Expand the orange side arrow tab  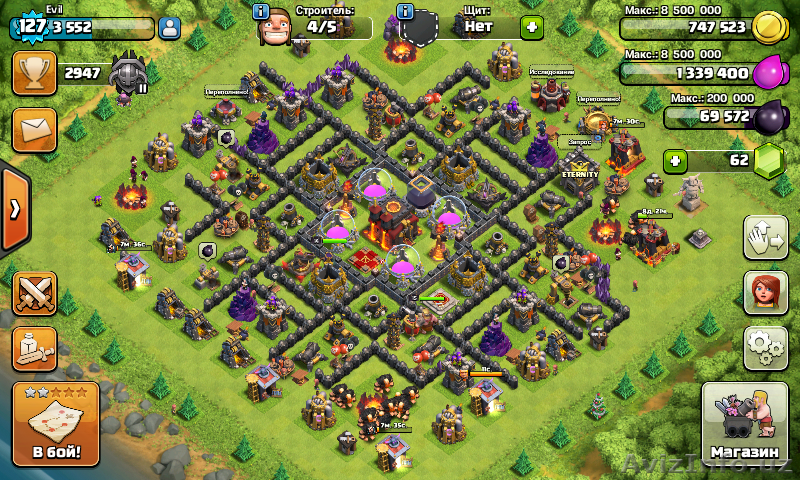click(14, 209)
